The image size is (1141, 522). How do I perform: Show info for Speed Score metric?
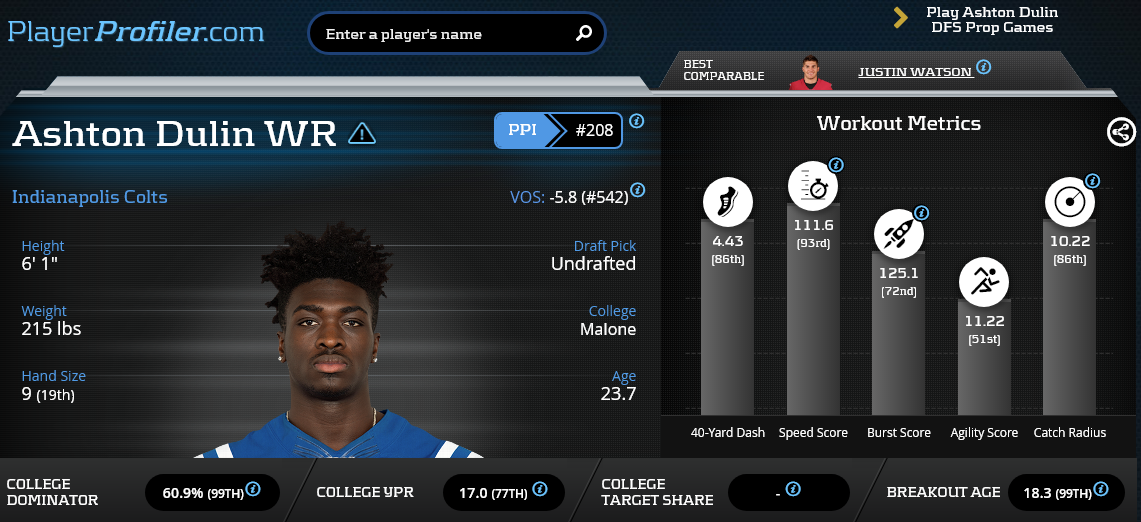[x=836, y=165]
